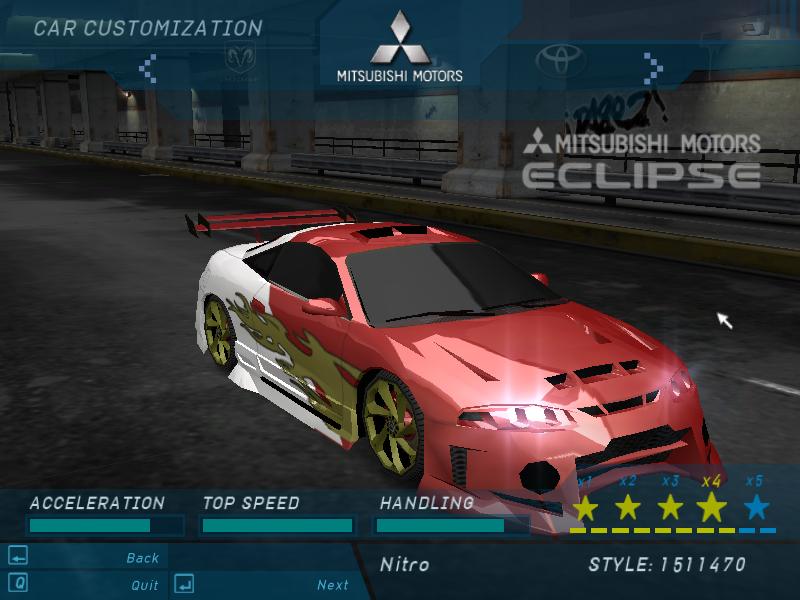This screenshot has height=600, width=800.
Task: Select the previous manufacturer with left arrow
Action: (148, 67)
